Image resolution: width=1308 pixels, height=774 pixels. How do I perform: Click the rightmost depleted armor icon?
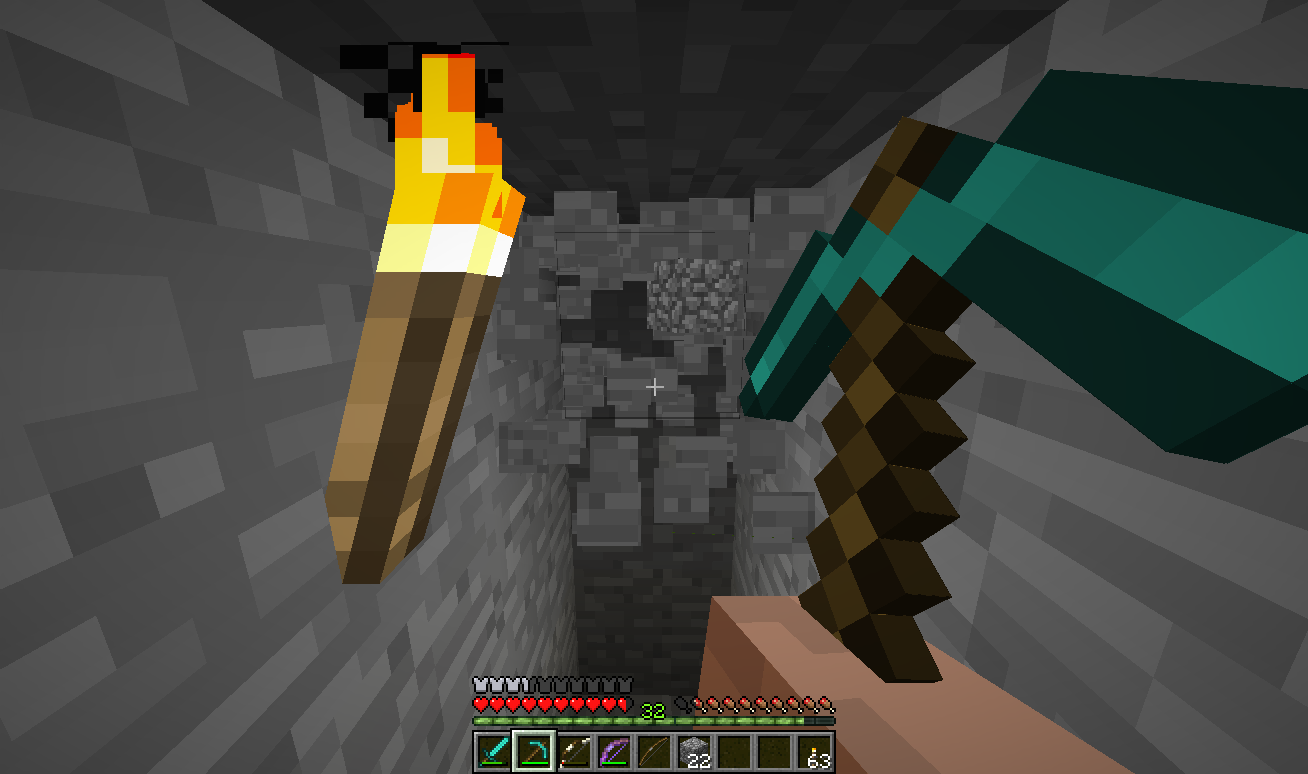pos(625,682)
